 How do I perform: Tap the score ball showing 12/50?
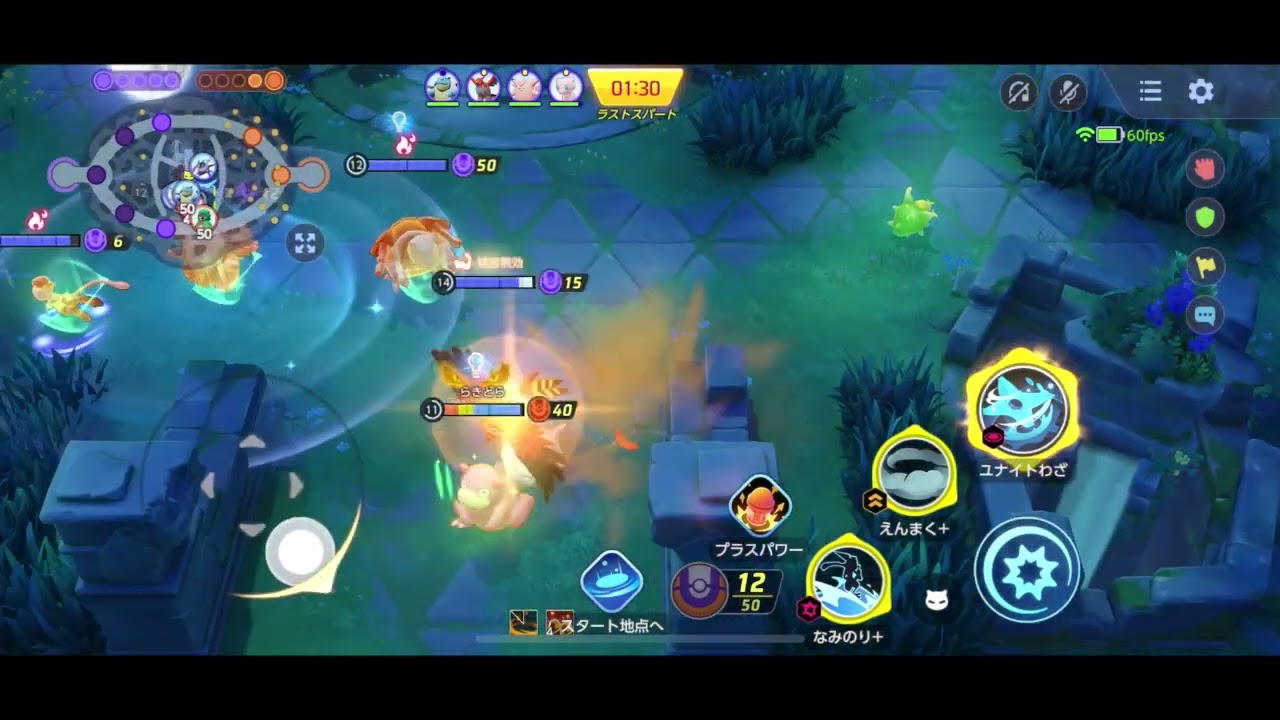[699, 590]
